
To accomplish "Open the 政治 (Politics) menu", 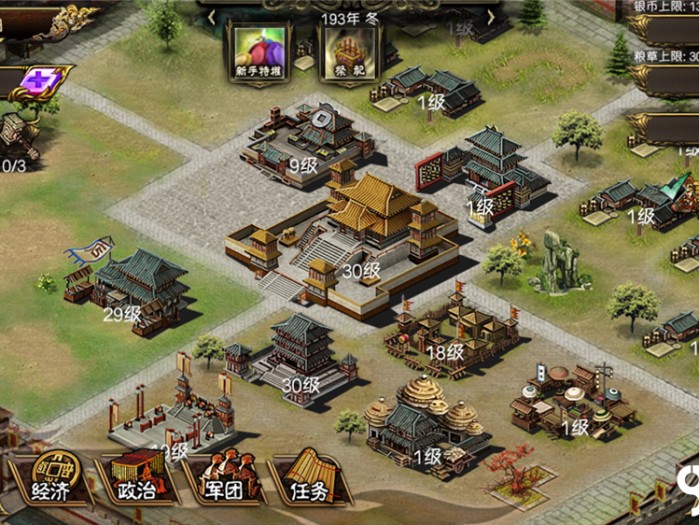I will (x=136, y=480).
